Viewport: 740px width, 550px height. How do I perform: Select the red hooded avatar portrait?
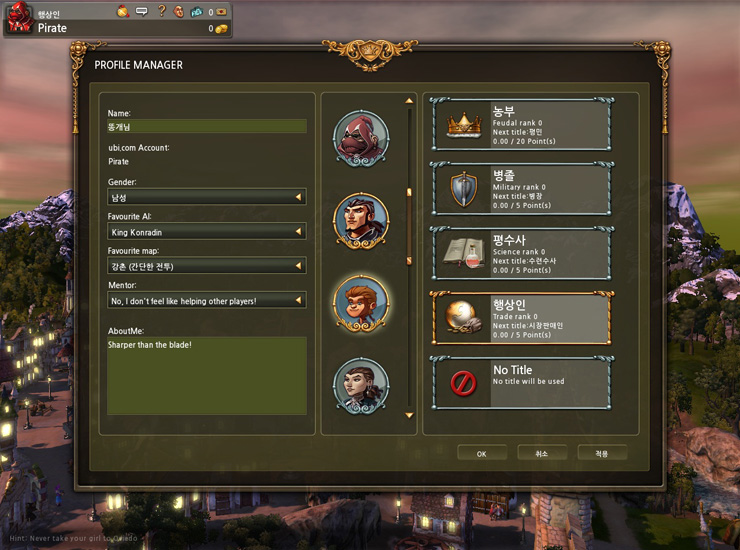click(361, 139)
